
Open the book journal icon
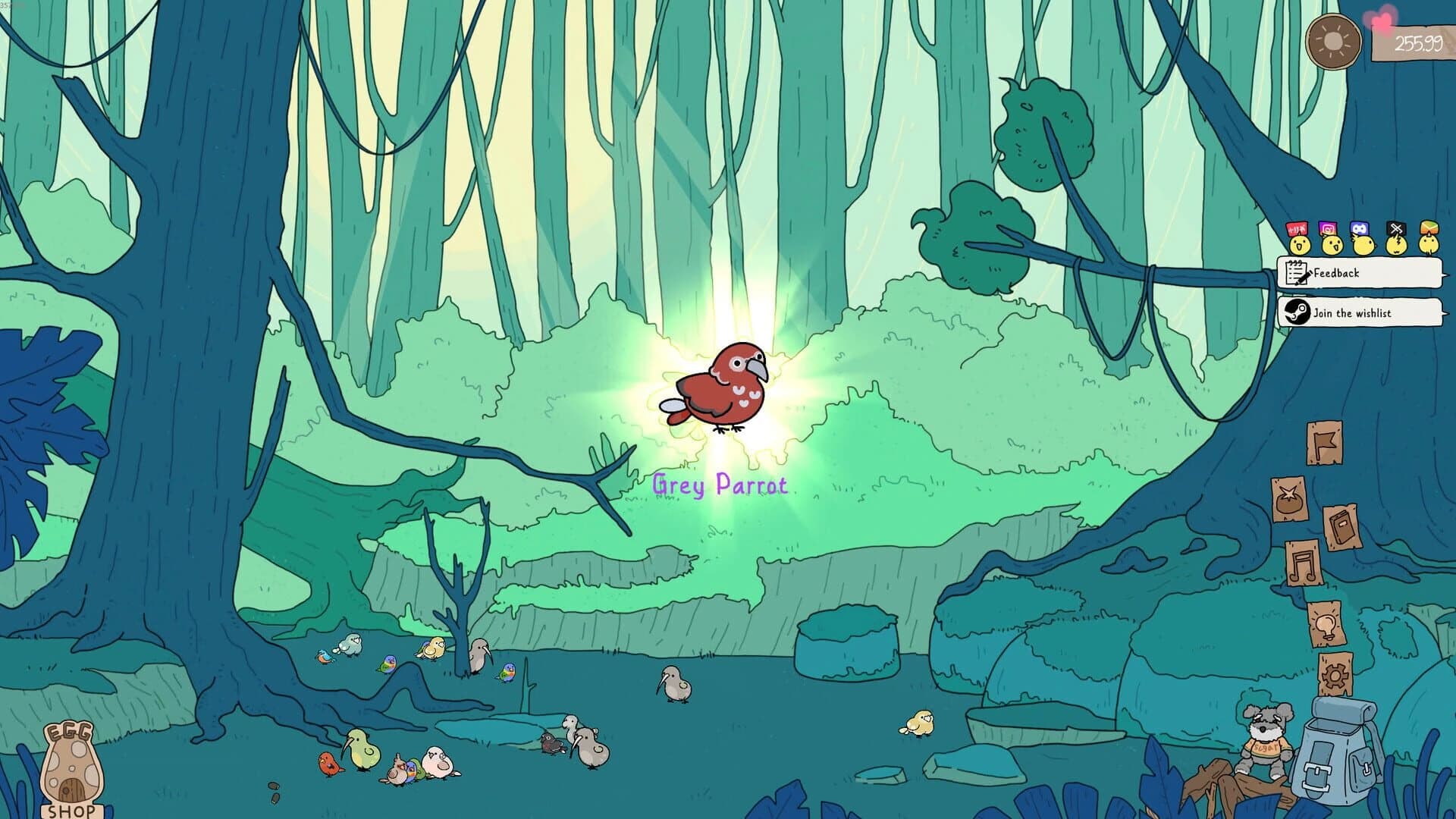pyautogui.click(x=1343, y=524)
